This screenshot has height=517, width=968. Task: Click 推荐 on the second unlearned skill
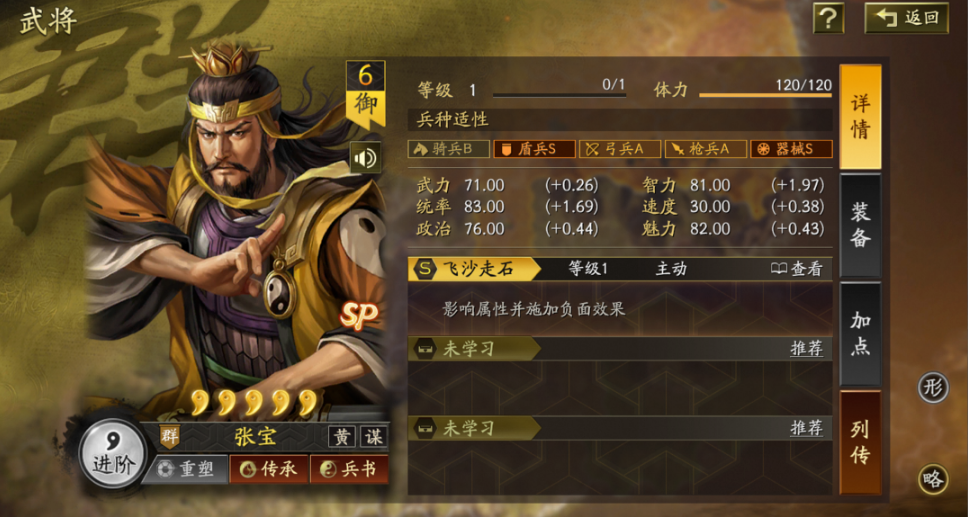(806, 427)
